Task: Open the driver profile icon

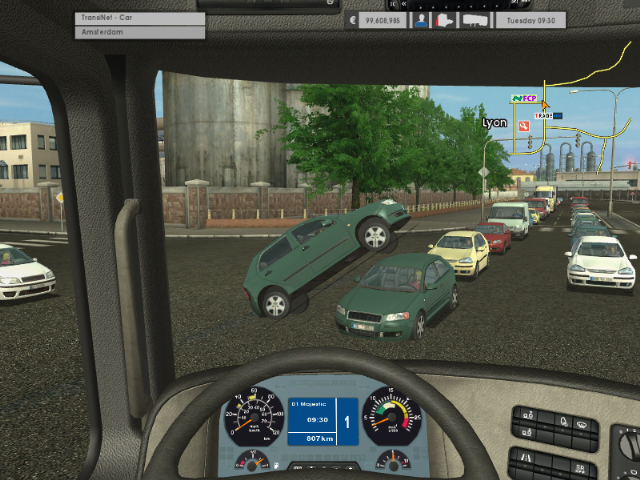Action: 422,19
